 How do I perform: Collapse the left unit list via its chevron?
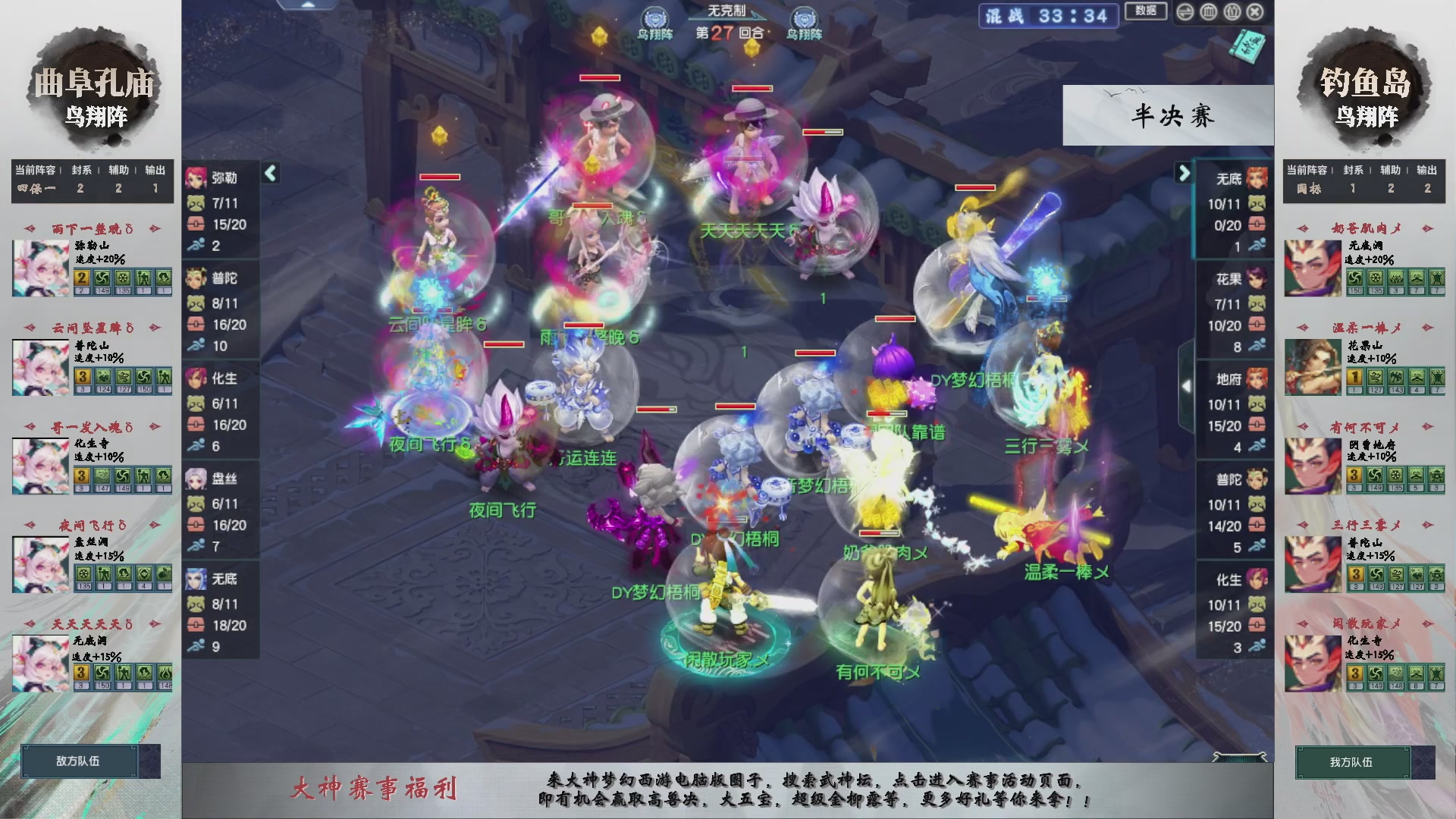click(271, 173)
